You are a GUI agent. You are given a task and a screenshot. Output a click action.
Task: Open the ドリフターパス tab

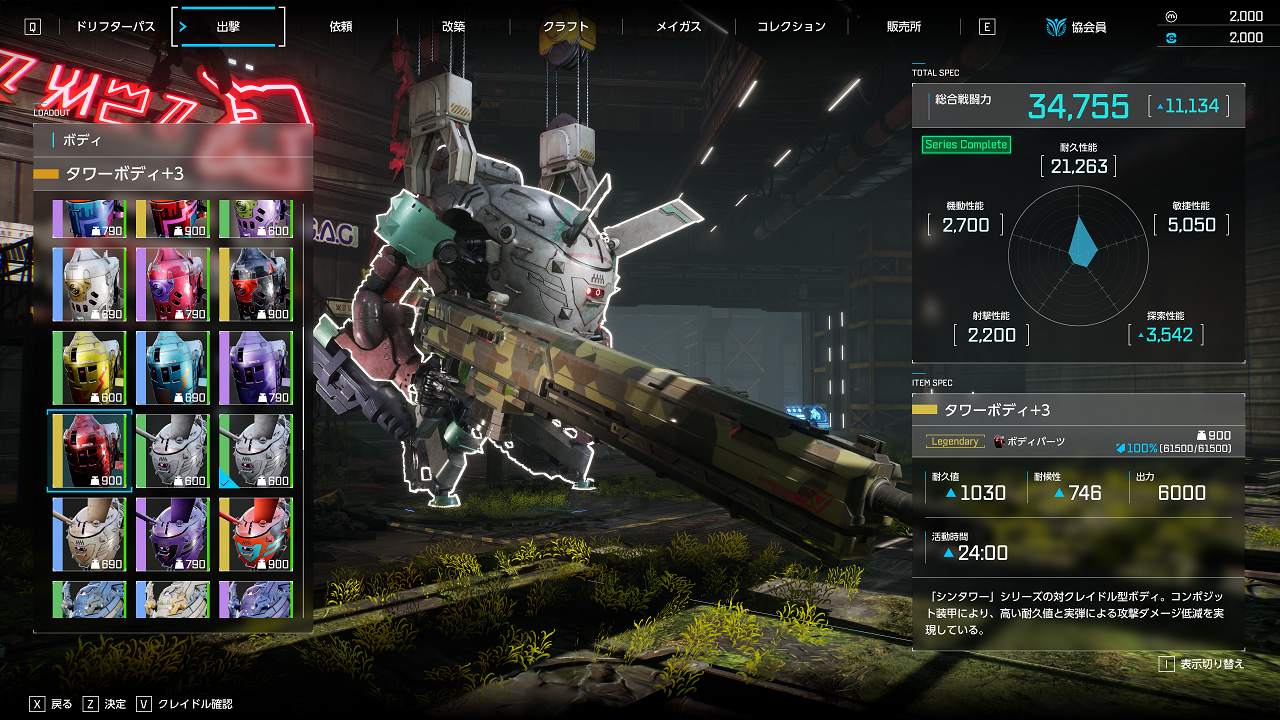115,27
